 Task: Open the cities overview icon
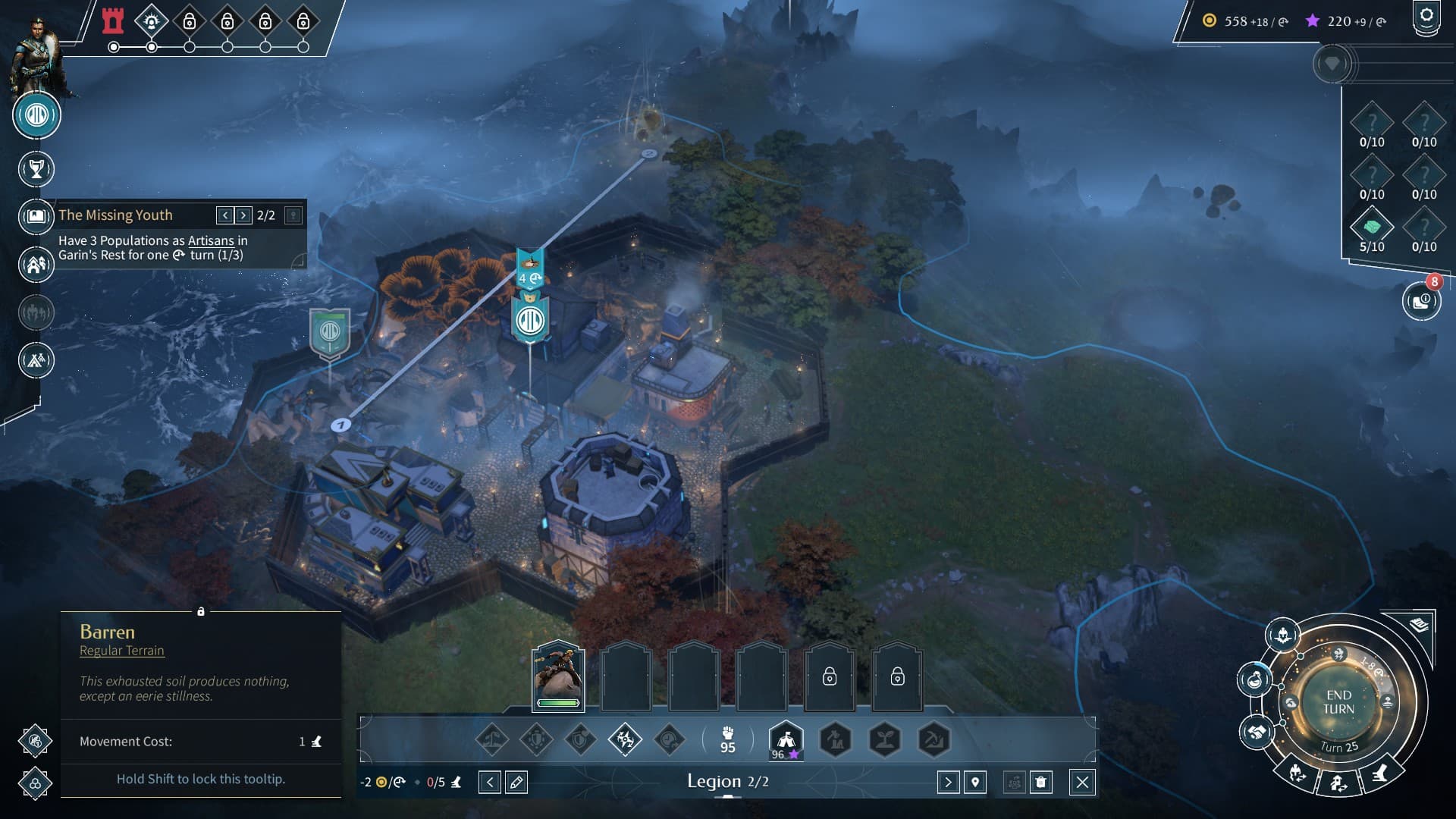[36, 265]
